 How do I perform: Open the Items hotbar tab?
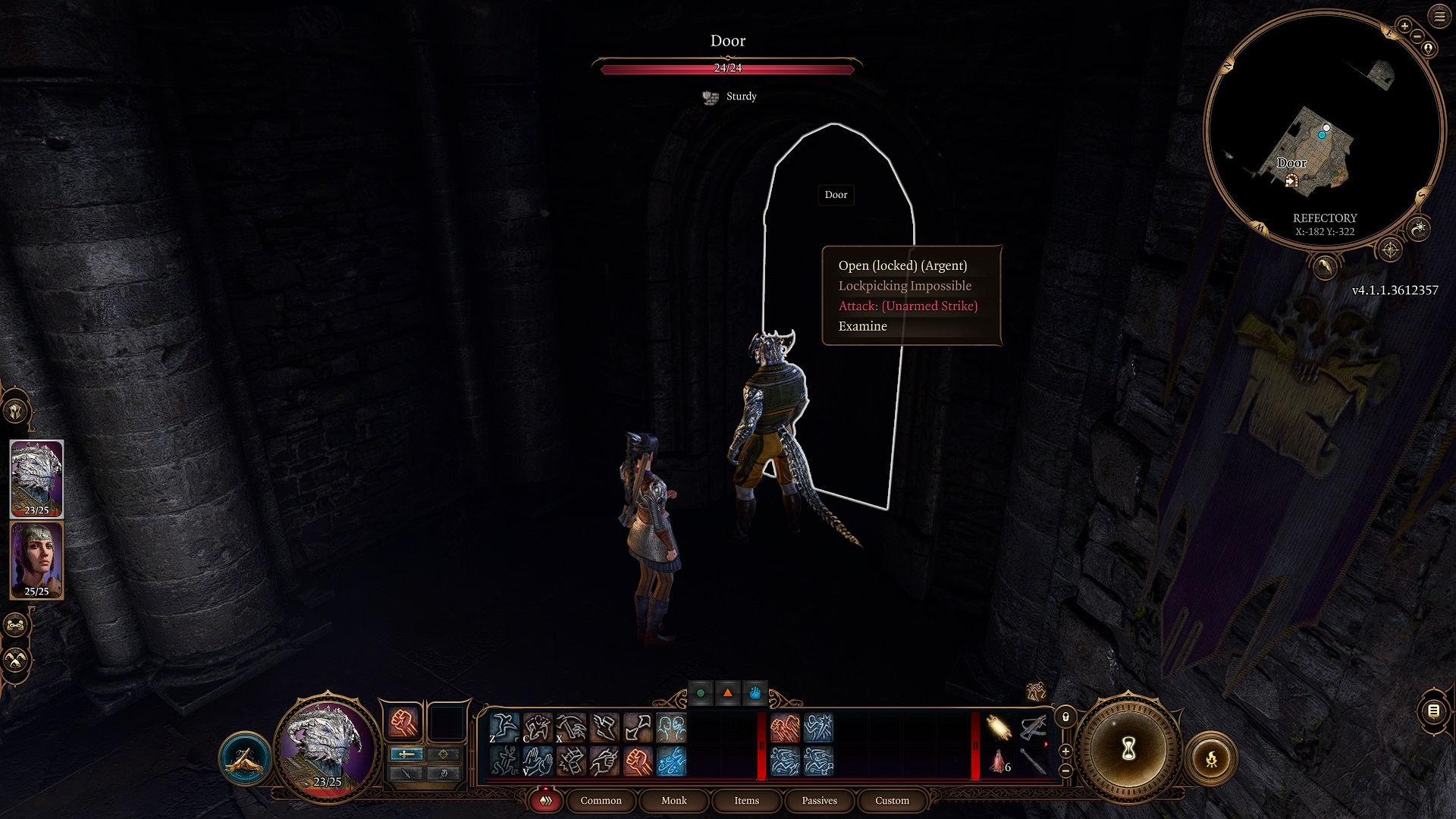(x=746, y=801)
